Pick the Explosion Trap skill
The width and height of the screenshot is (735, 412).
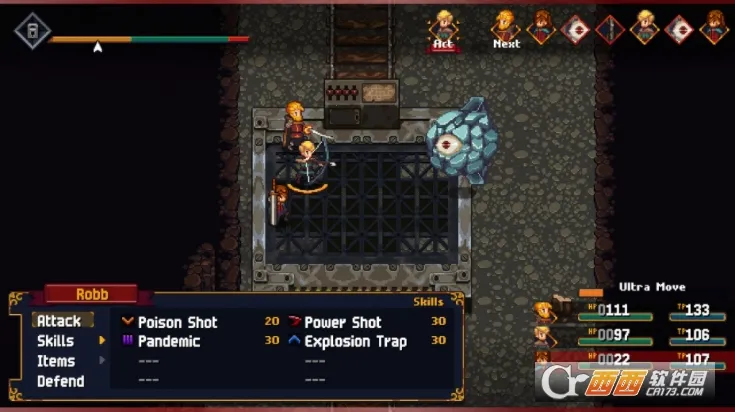click(355, 341)
